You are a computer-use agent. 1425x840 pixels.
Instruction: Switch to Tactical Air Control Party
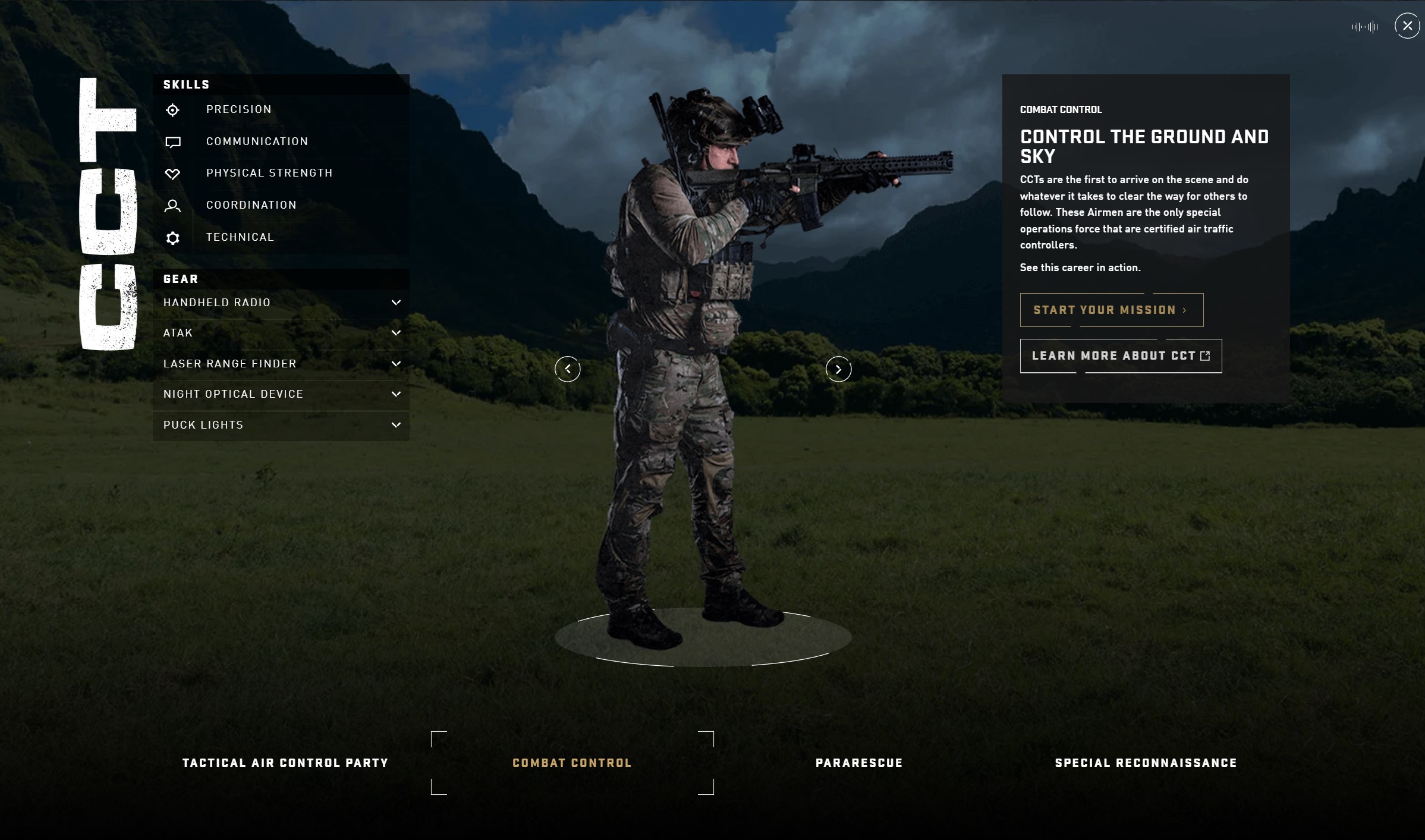coord(285,763)
